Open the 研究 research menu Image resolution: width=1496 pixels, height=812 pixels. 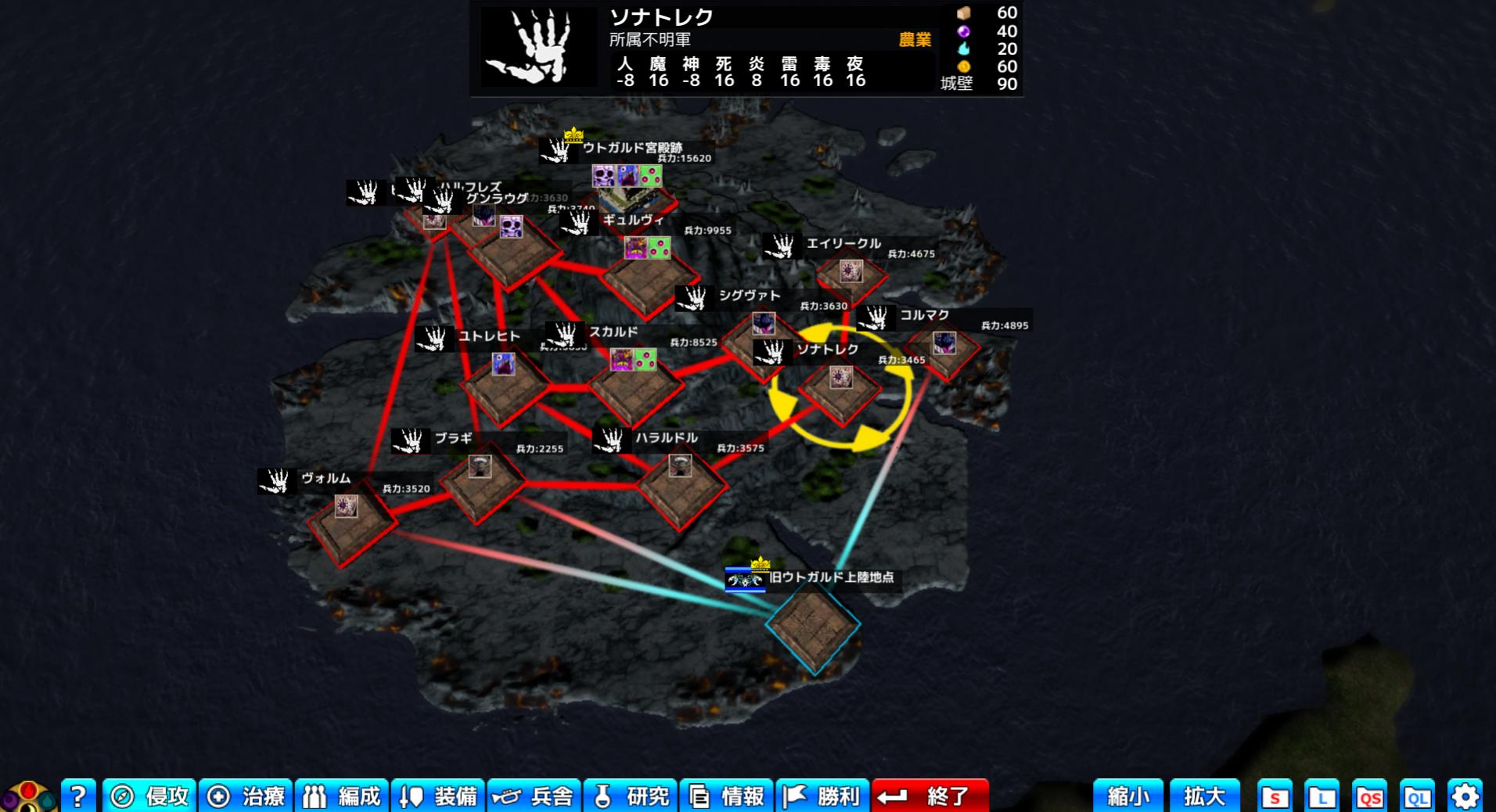tap(631, 796)
